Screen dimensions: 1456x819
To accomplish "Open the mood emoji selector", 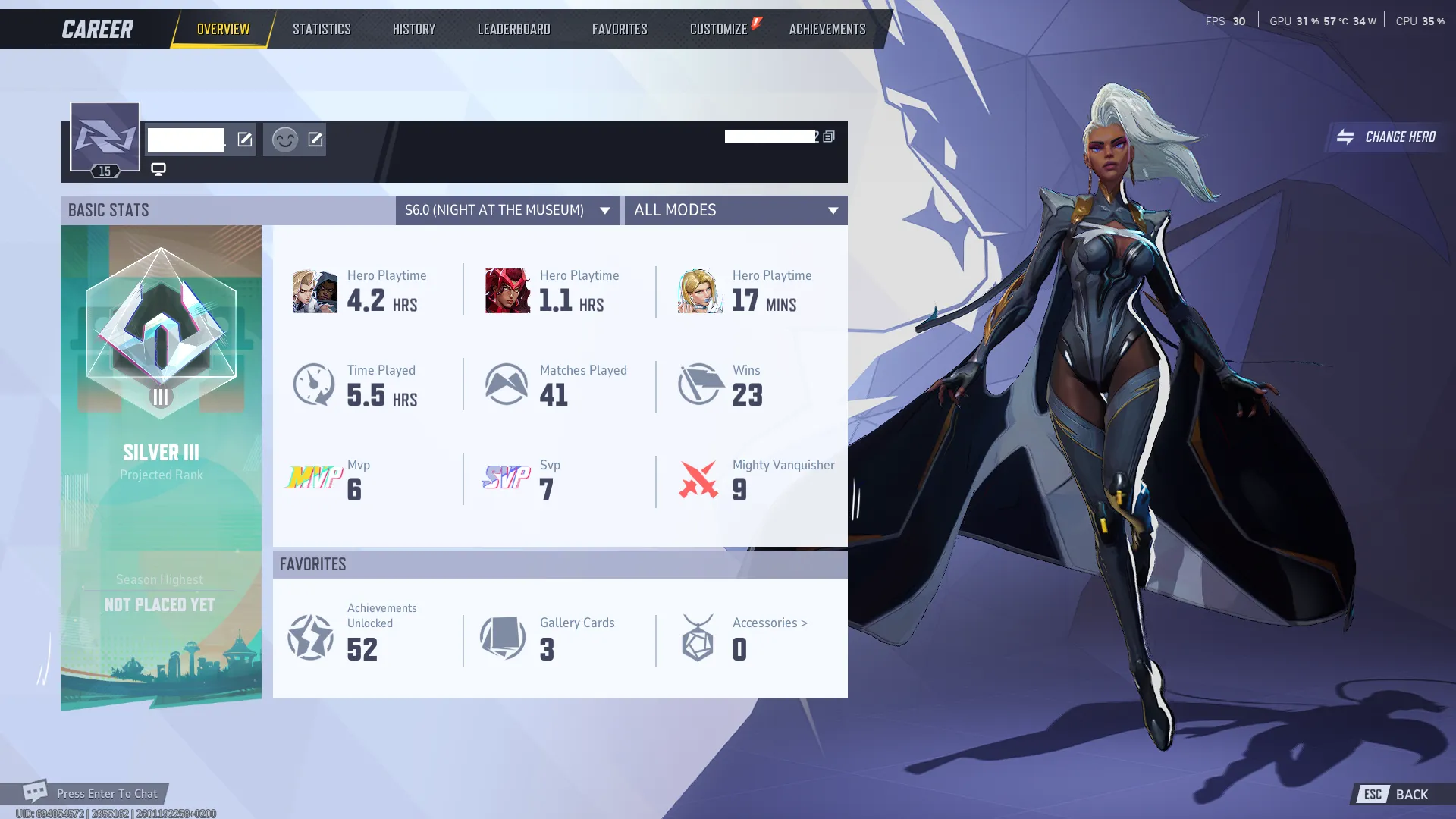I will tap(284, 140).
